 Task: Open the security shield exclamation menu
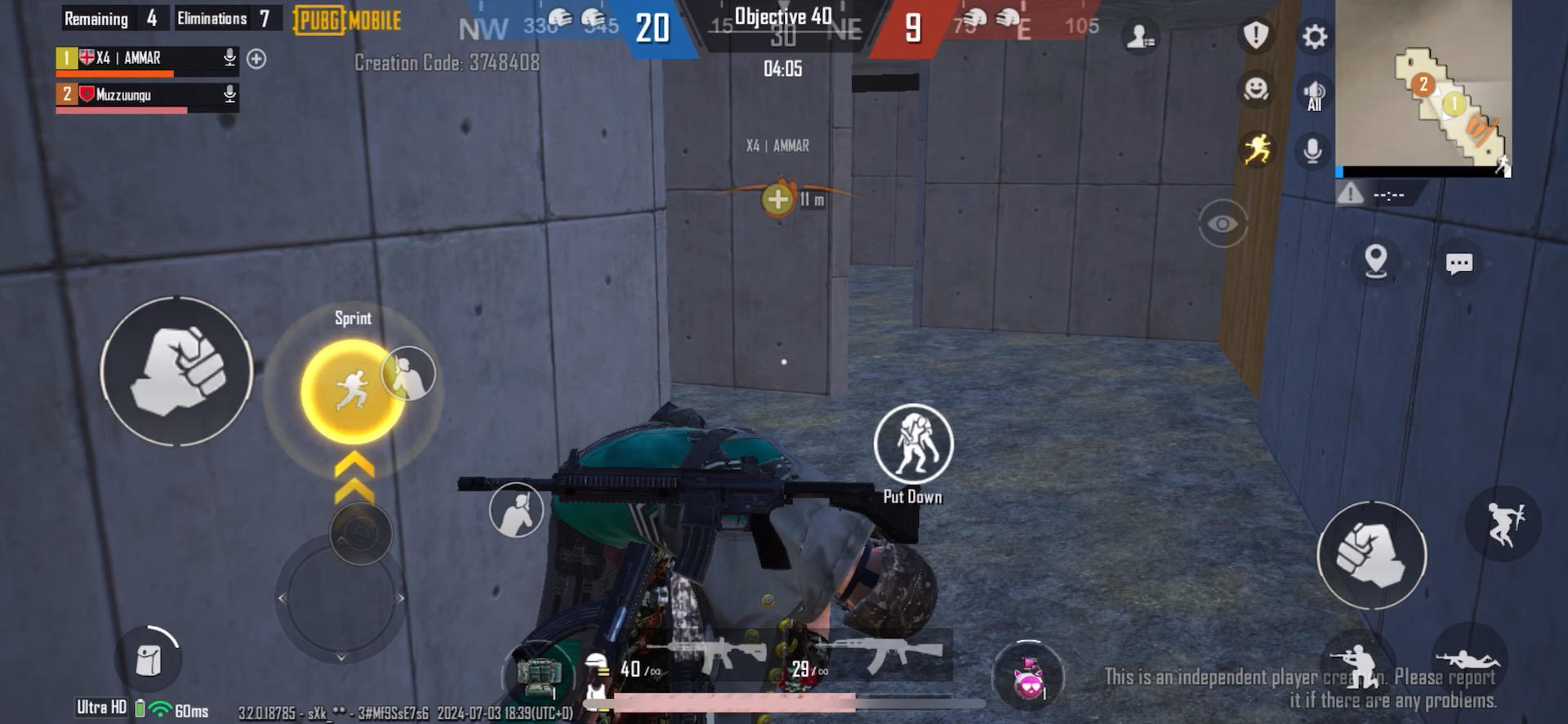(x=1255, y=37)
